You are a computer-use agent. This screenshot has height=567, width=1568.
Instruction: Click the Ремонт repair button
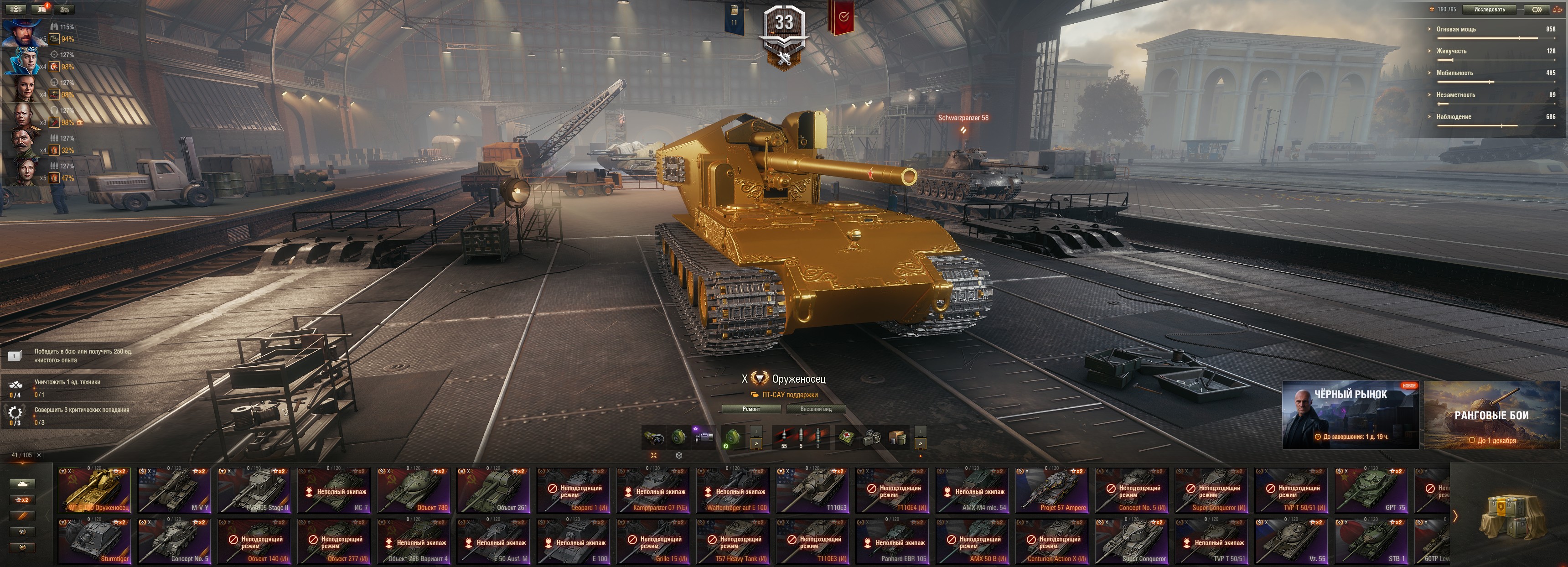tap(751, 409)
